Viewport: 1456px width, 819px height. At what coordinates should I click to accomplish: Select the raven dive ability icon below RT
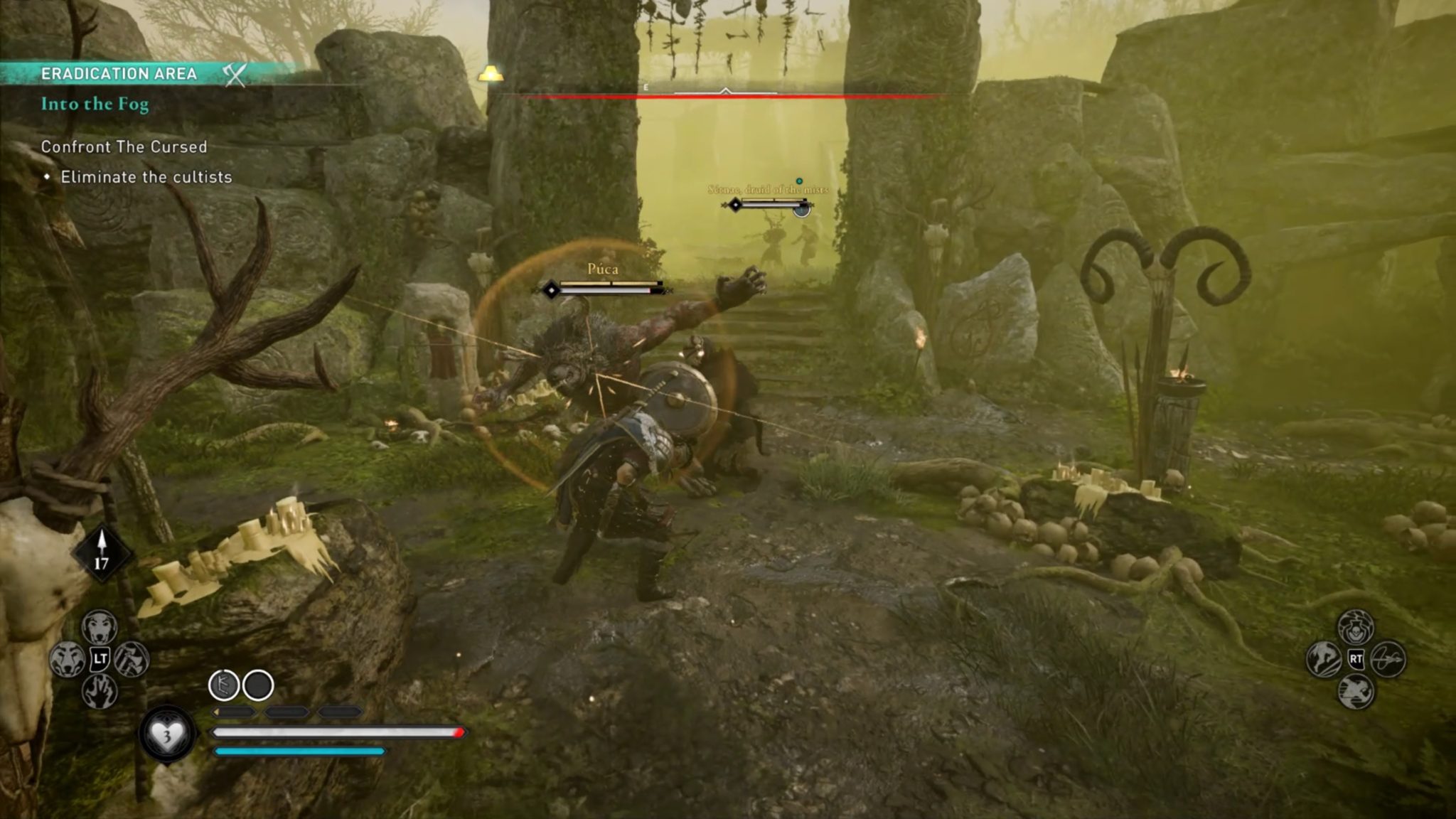(1354, 691)
